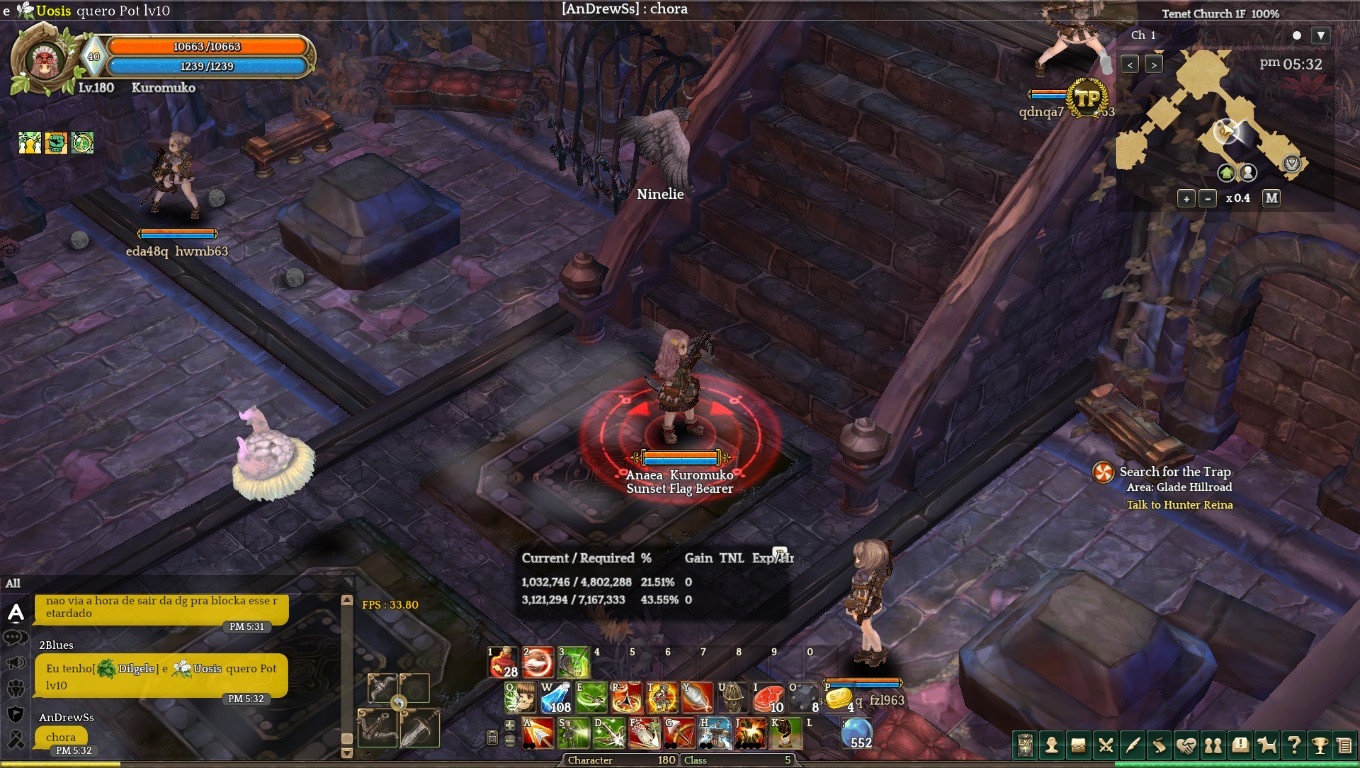Switch chat to the party members channel
This screenshot has width=1360, height=768.
click(16, 689)
